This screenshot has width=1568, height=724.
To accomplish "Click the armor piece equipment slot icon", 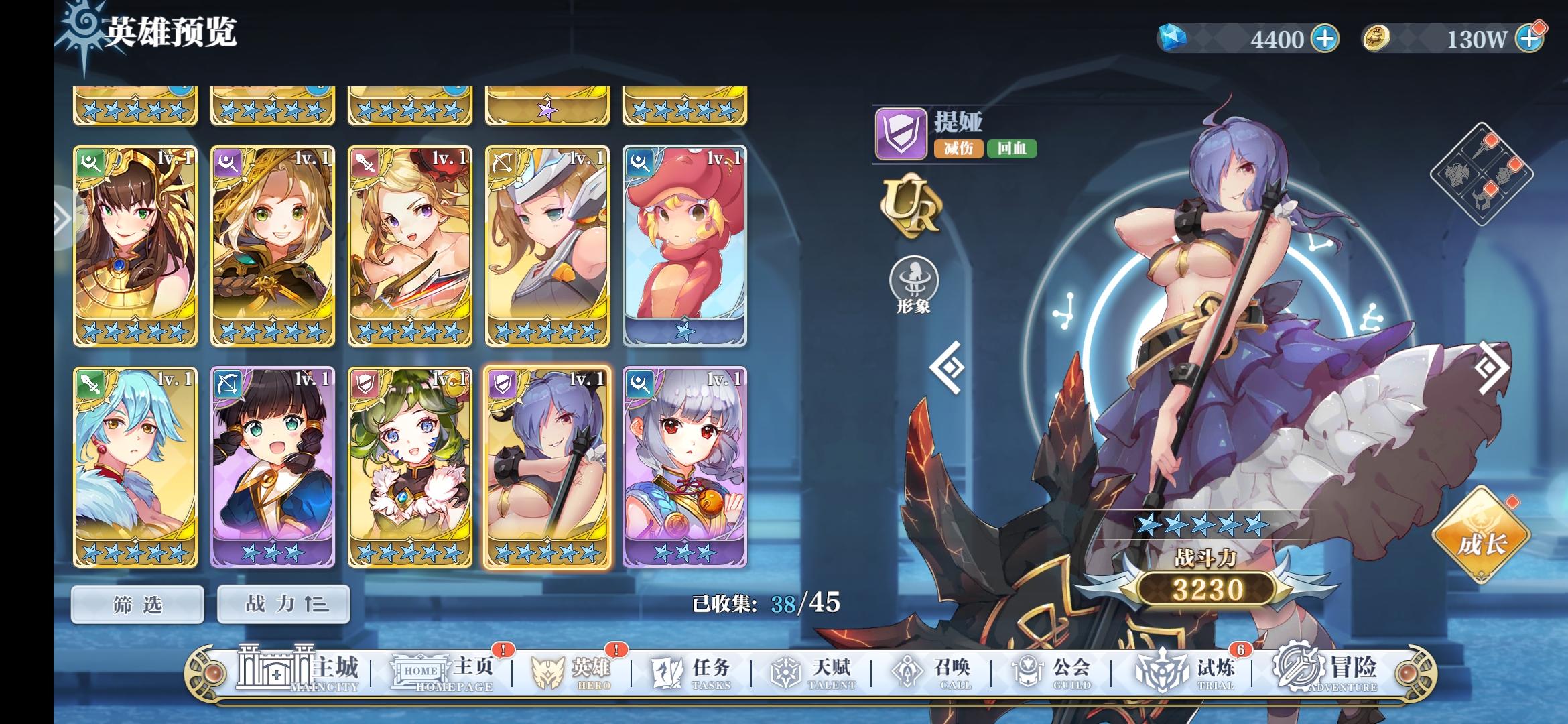I will [1458, 174].
